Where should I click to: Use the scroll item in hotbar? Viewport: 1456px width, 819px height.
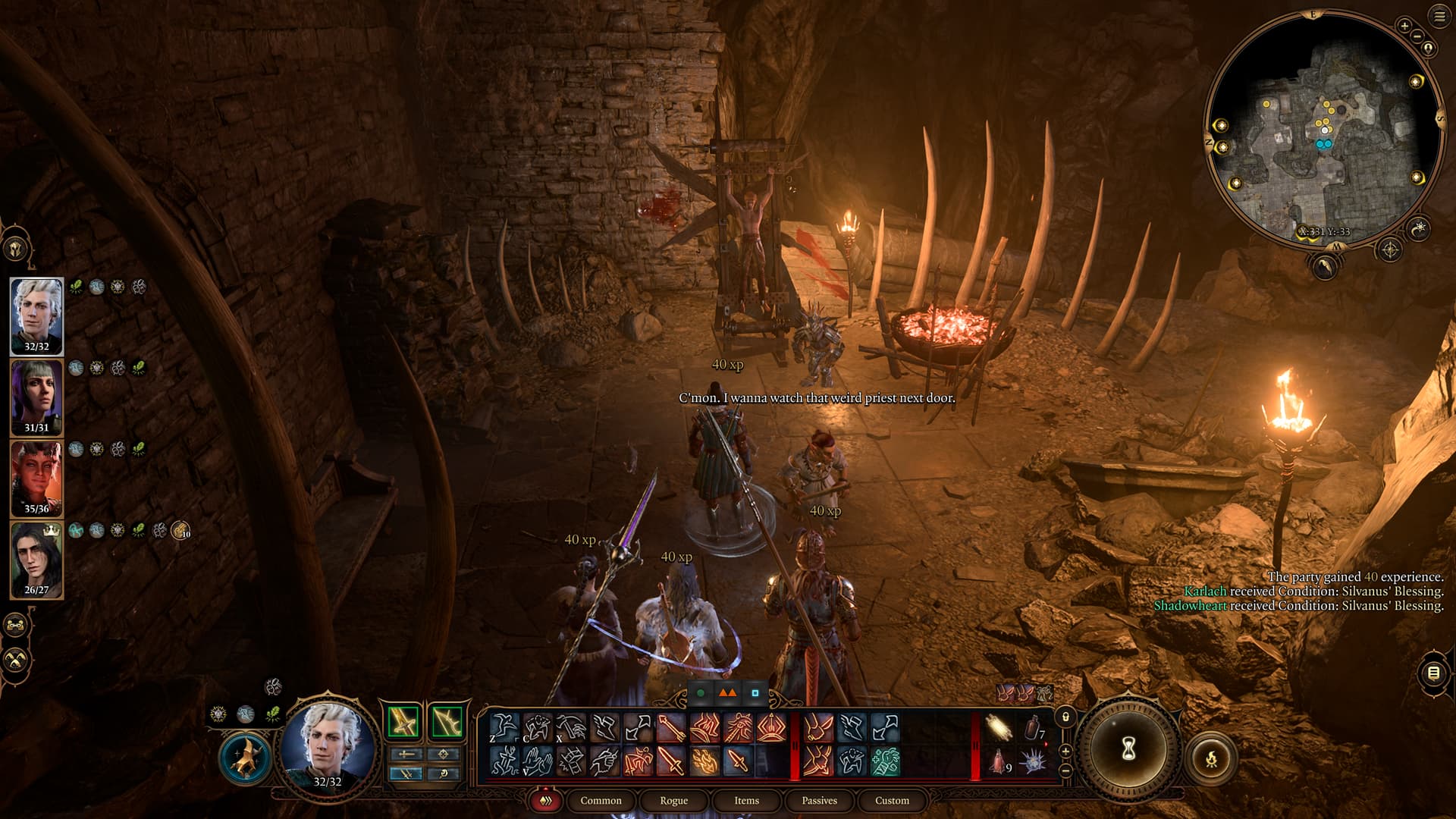tap(999, 728)
